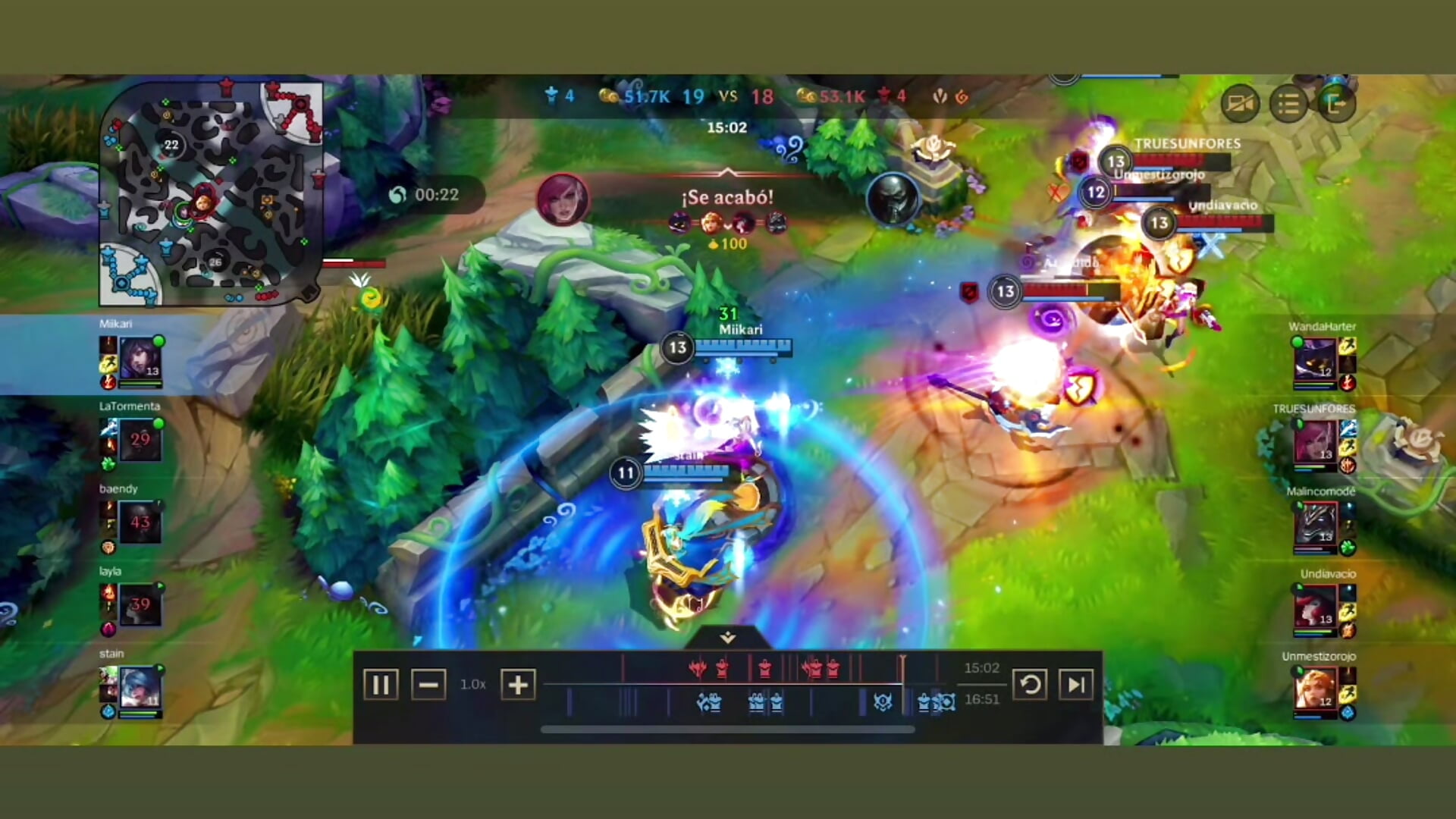Pause the replay playback
The image size is (1456, 819).
381,685
